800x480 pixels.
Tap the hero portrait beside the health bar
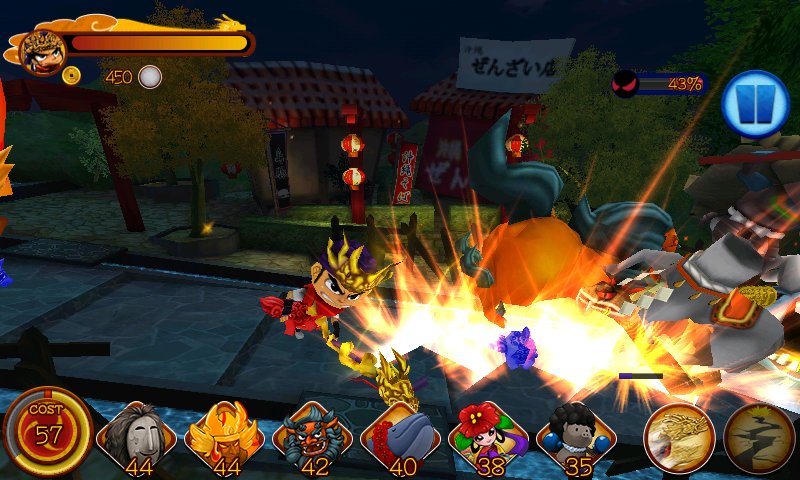click(41, 51)
